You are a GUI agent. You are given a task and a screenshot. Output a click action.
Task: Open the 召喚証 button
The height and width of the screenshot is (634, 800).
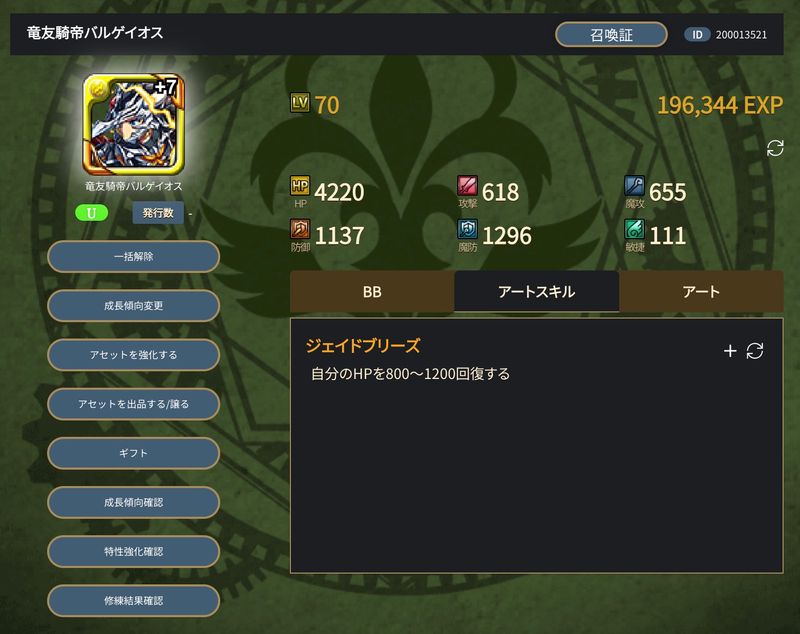(x=611, y=34)
